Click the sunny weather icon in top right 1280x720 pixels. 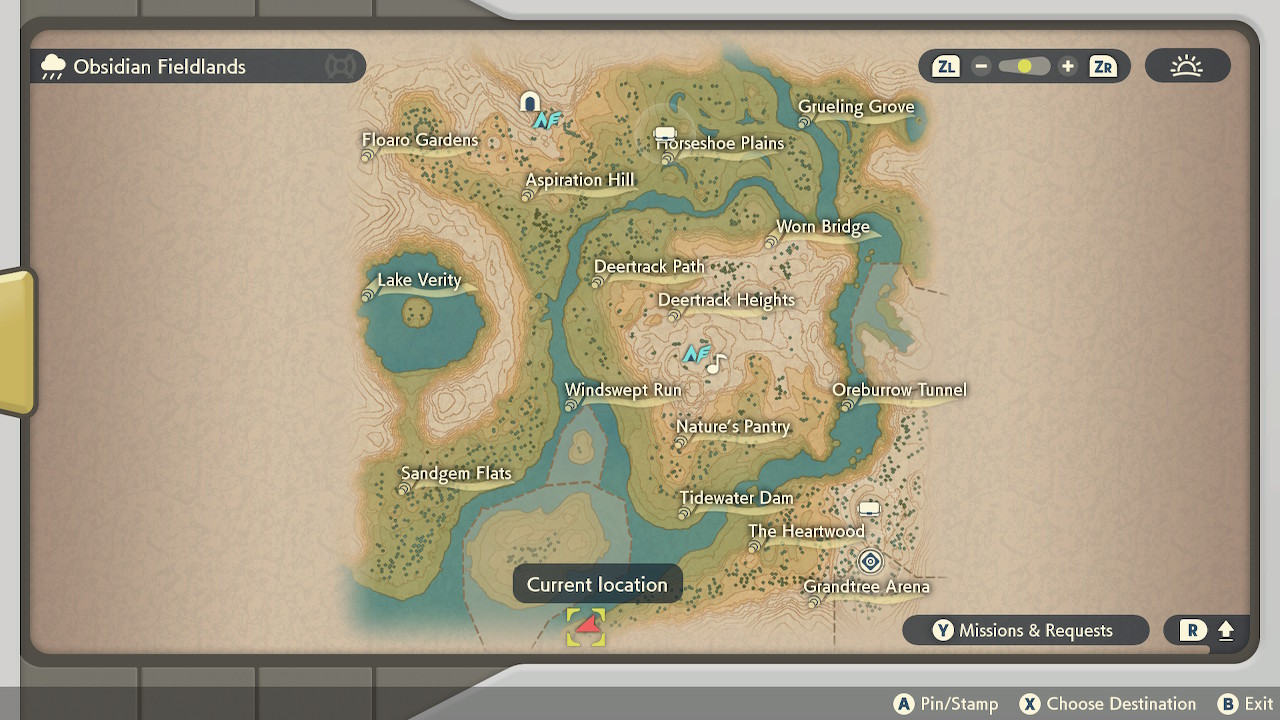click(x=1187, y=65)
